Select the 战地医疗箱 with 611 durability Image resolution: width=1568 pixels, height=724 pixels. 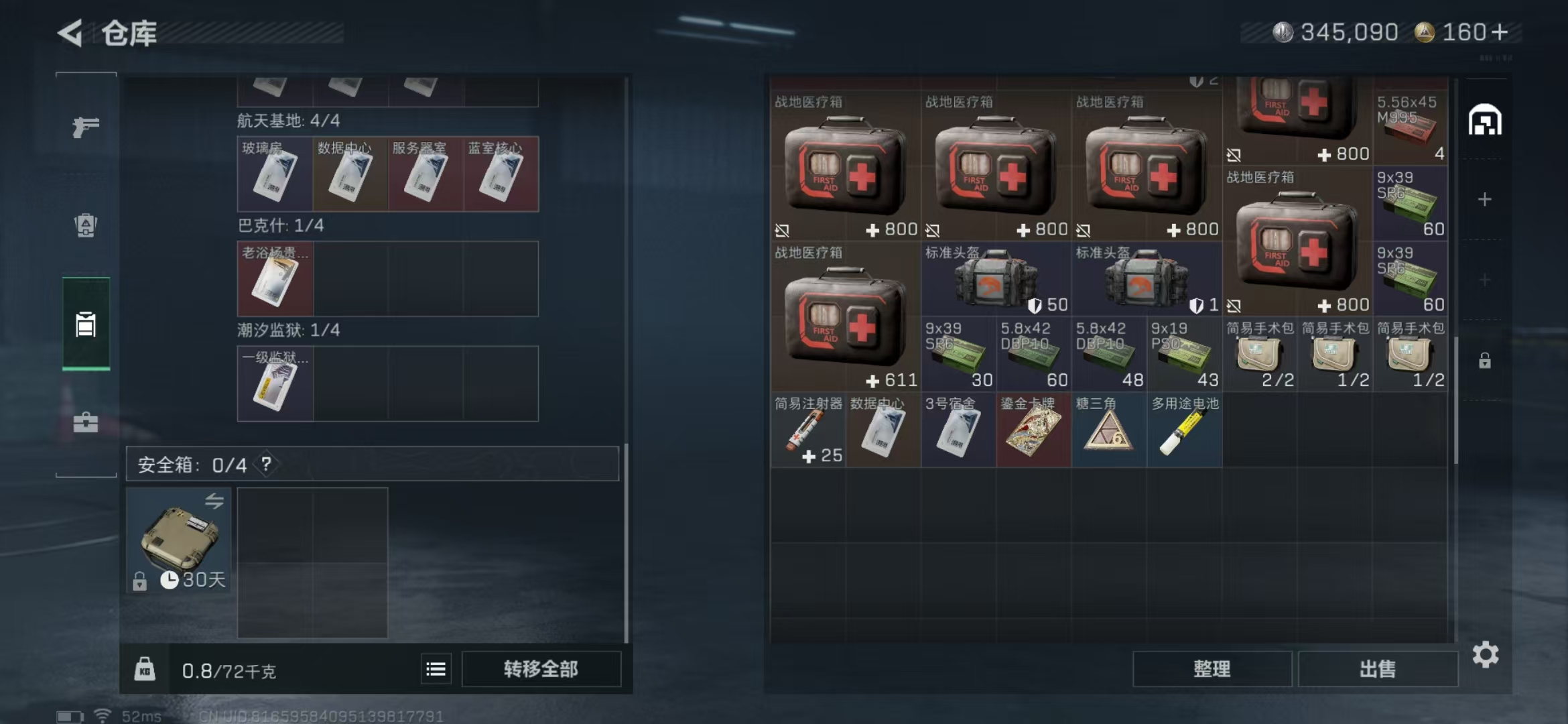pos(845,317)
